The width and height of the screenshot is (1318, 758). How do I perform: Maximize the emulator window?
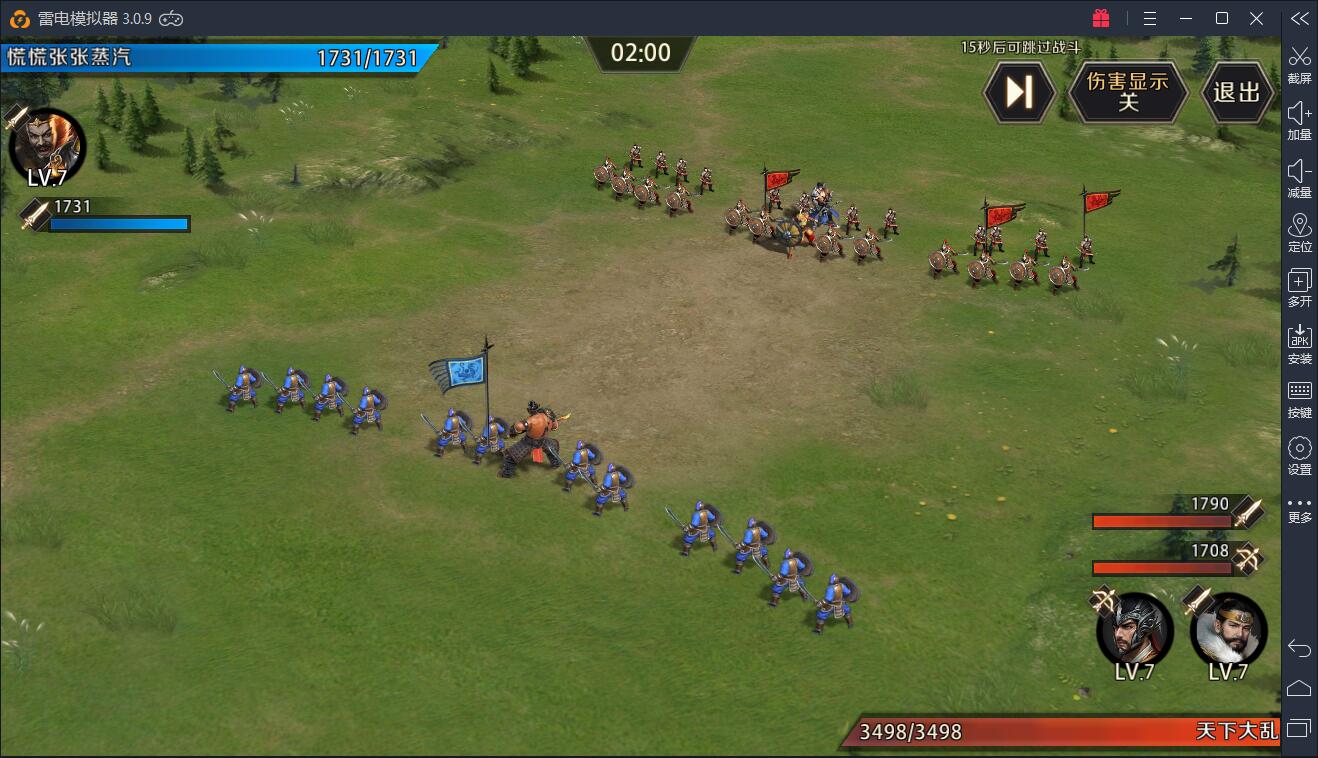1221,18
